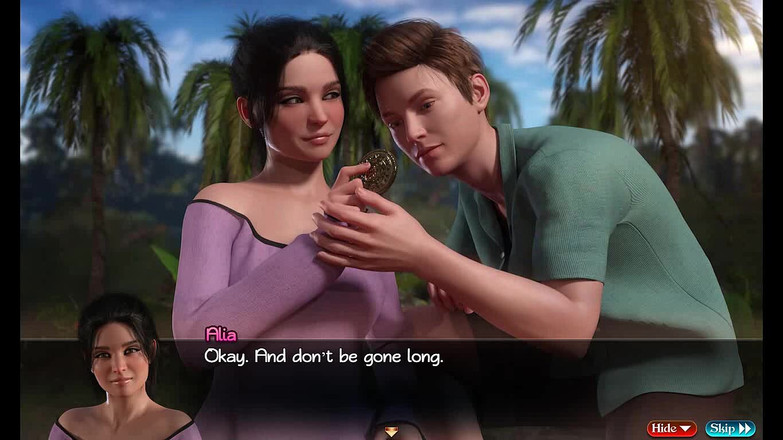Advance dialogue via the orange continue arrow

point(391,432)
